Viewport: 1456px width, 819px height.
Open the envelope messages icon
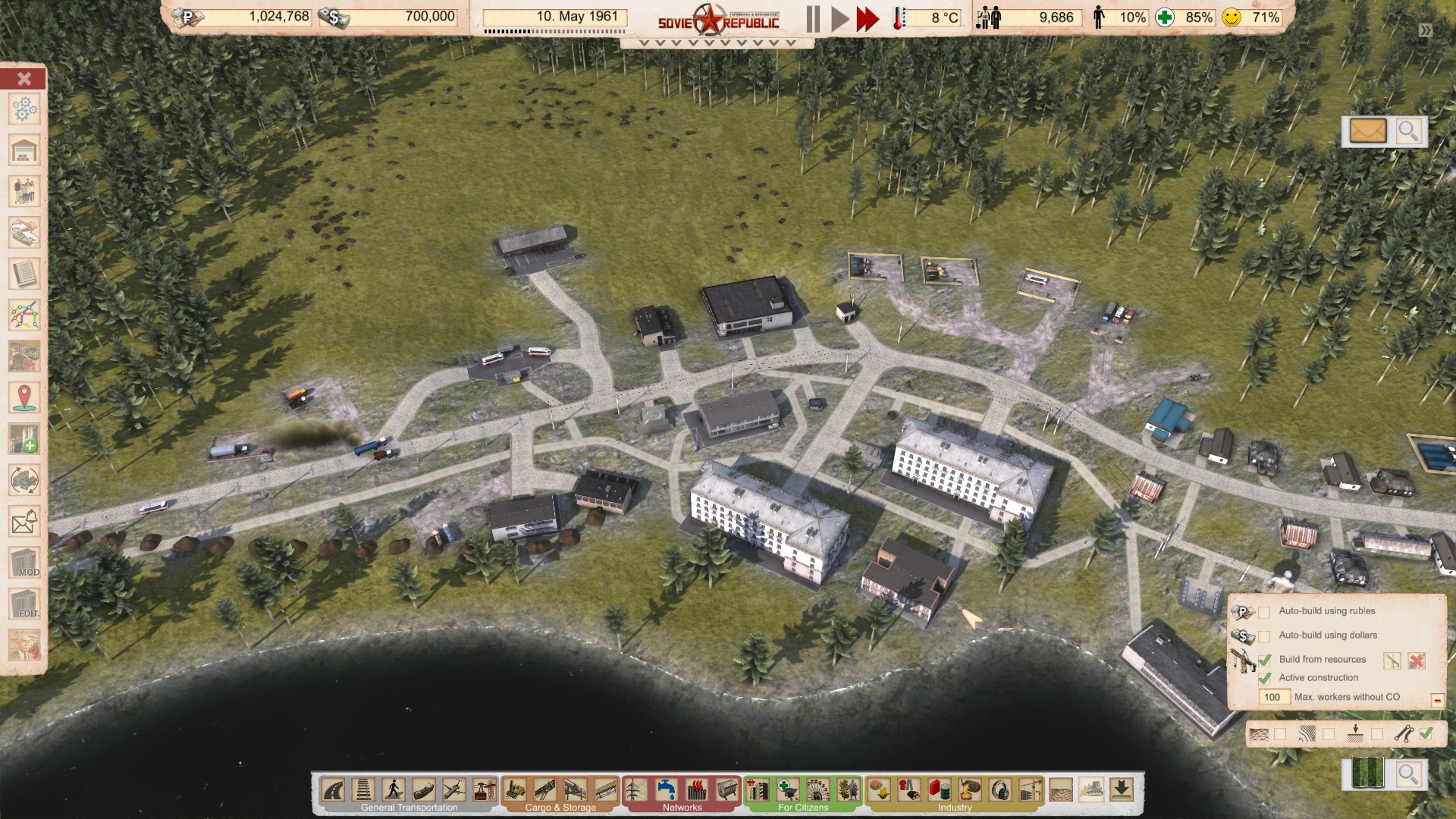click(x=1368, y=131)
